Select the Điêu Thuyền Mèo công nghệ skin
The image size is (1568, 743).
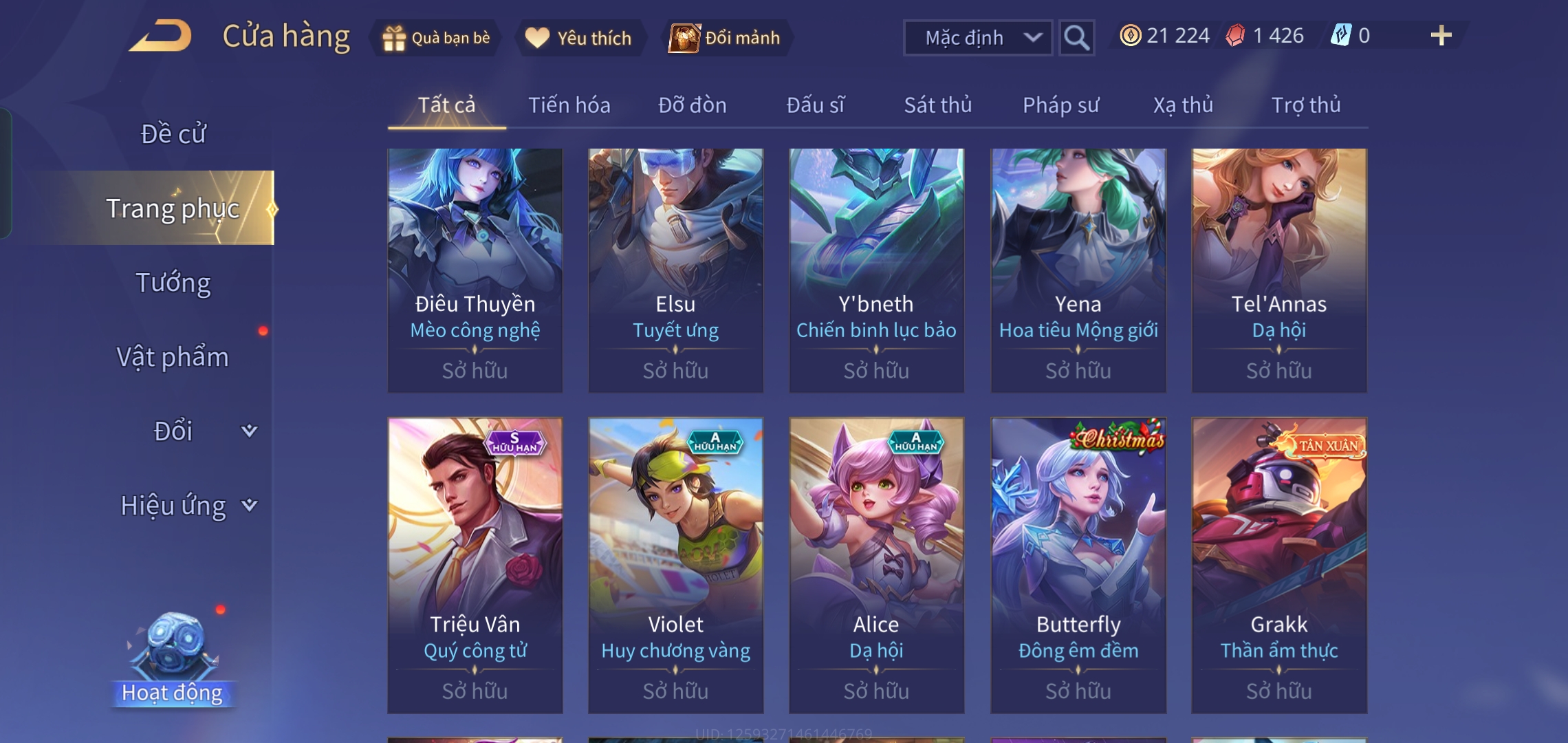tap(475, 270)
